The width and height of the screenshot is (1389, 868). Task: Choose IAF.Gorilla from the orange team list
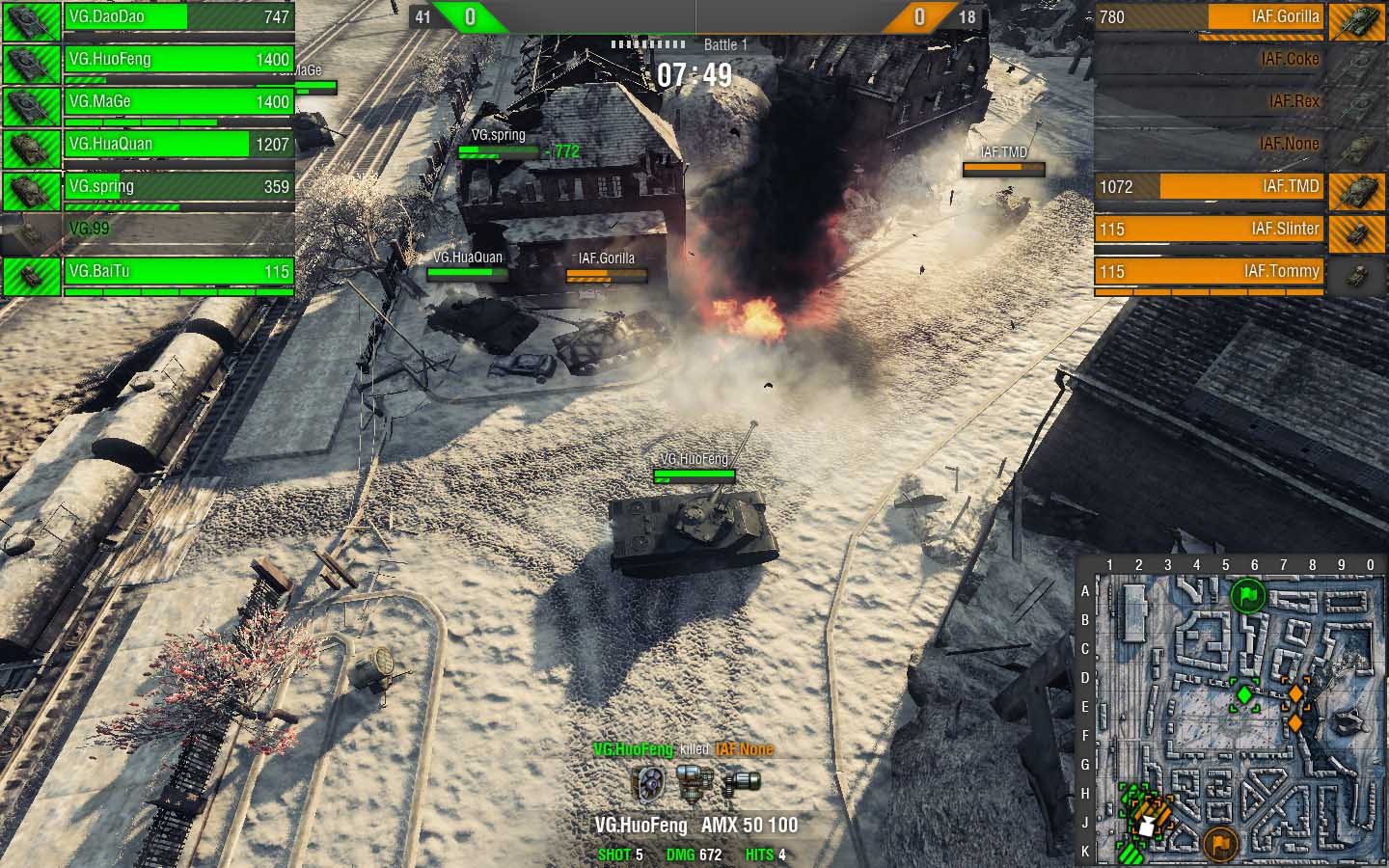click(x=1210, y=17)
